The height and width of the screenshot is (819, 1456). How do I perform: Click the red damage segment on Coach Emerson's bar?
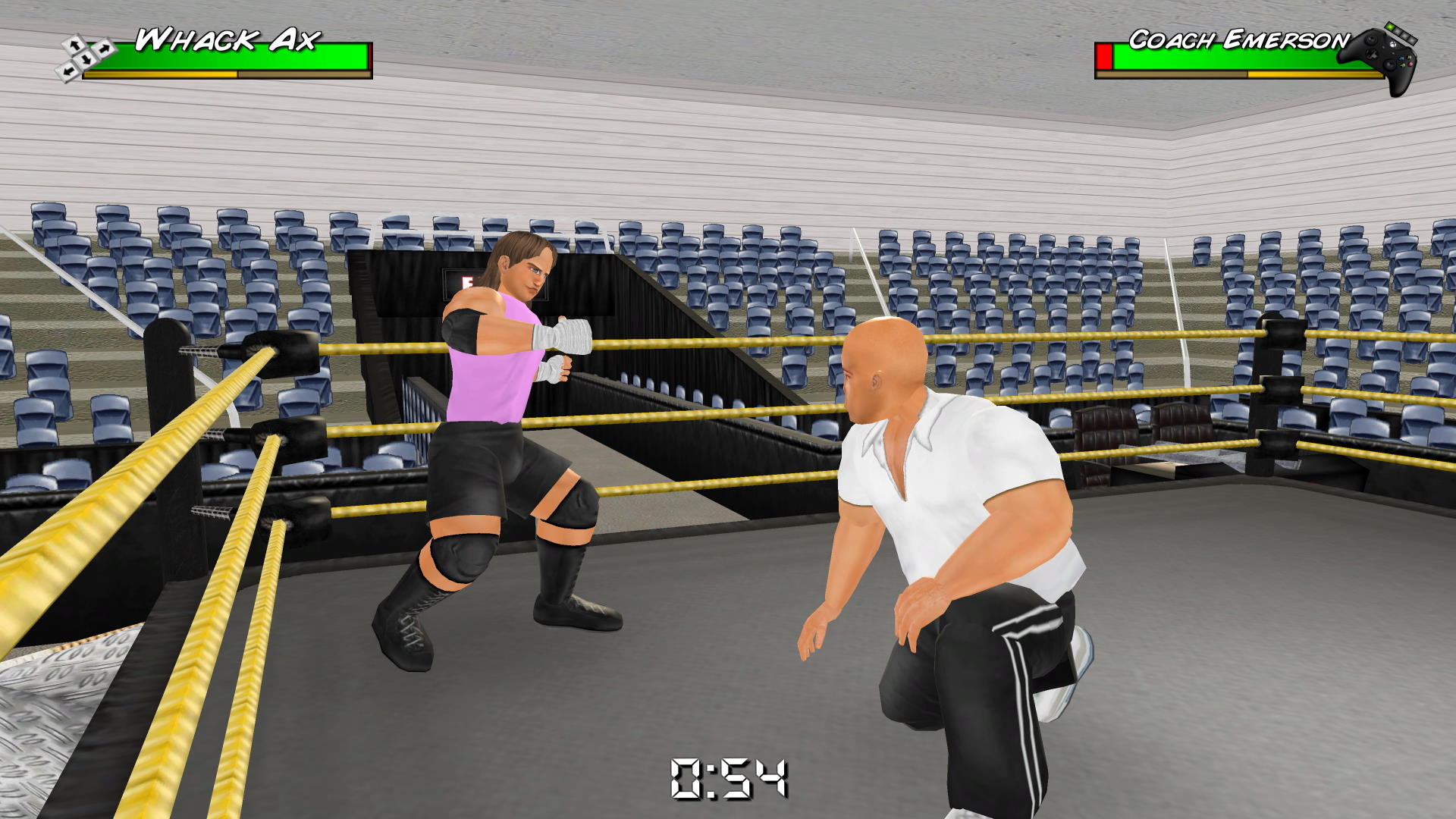click(1104, 57)
